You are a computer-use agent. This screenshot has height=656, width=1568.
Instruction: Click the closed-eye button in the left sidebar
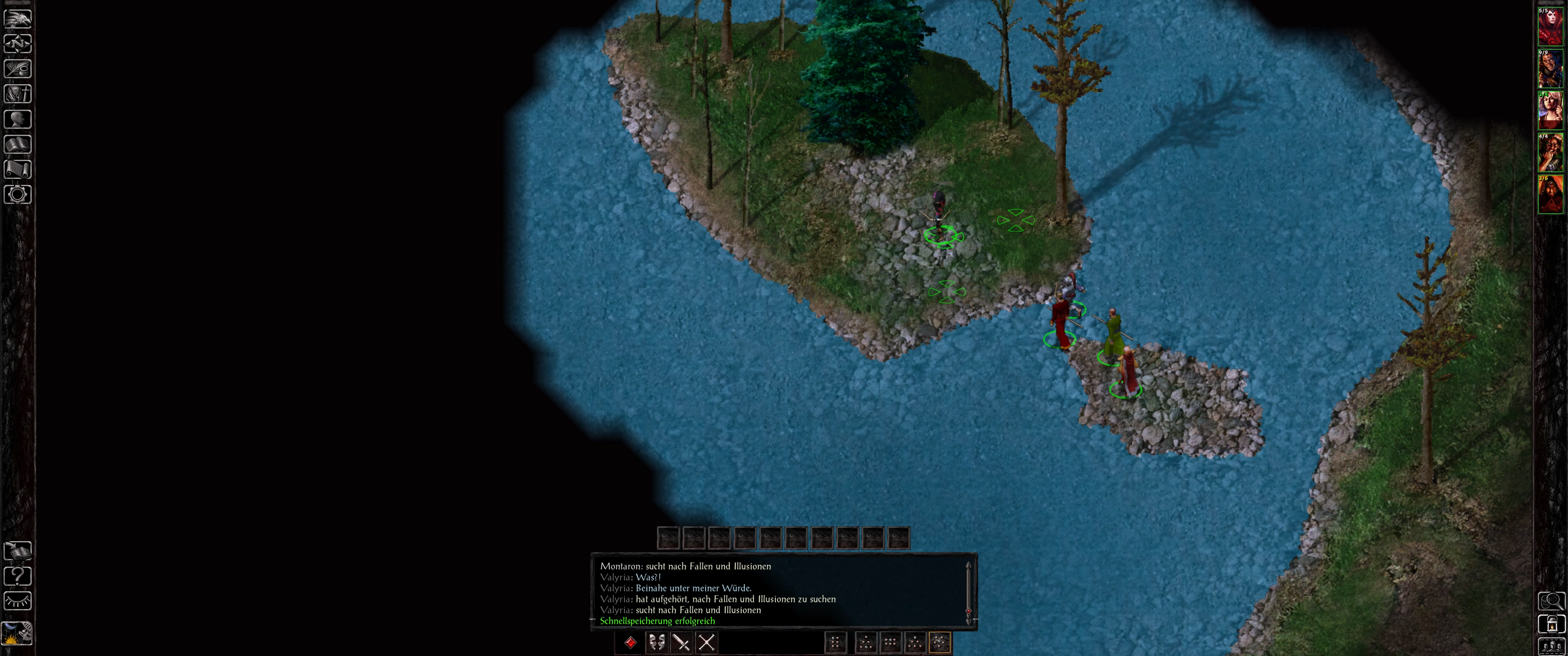click(x=18, y=600)
